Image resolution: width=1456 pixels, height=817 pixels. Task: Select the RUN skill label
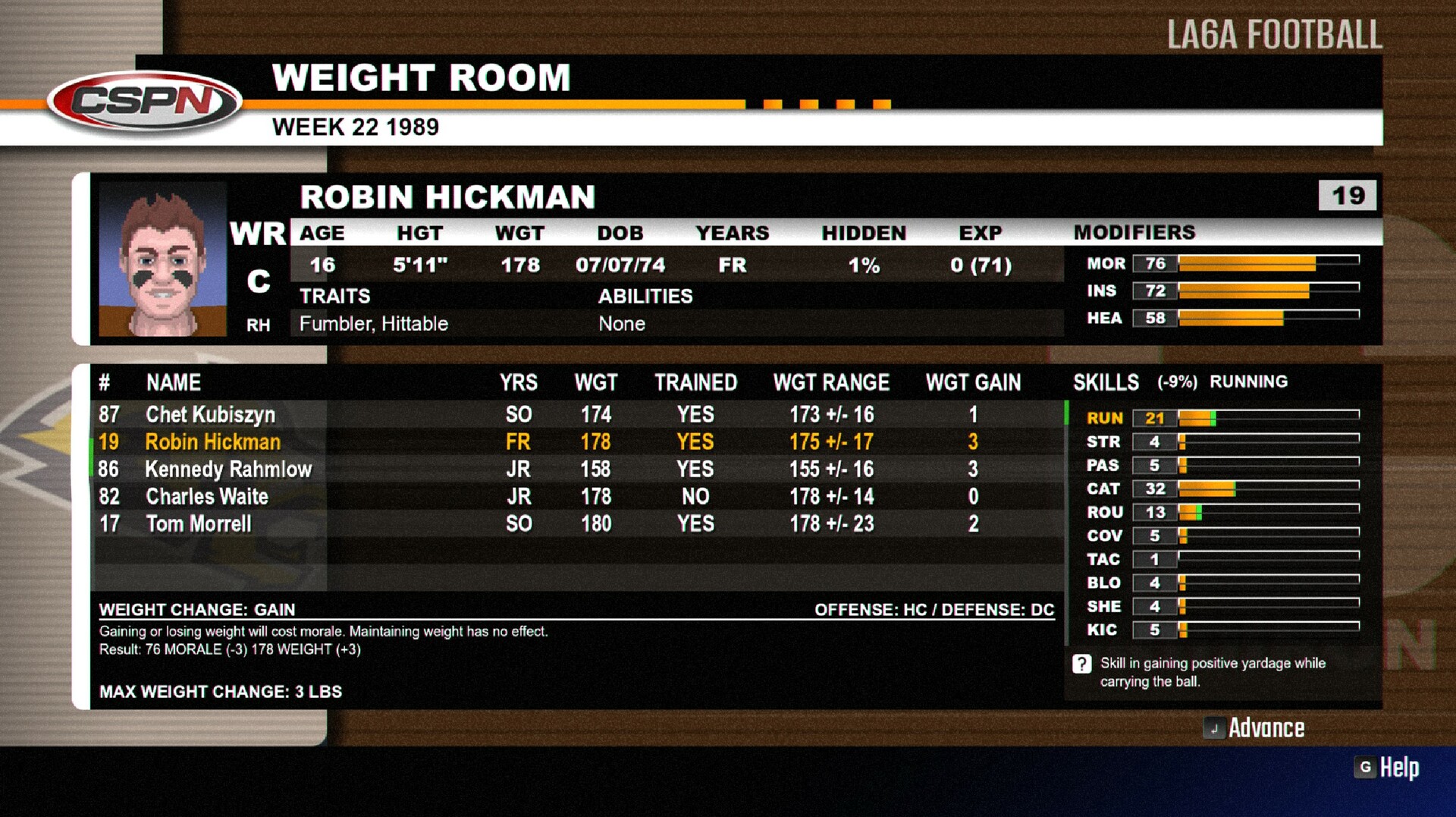[1103, 418]
